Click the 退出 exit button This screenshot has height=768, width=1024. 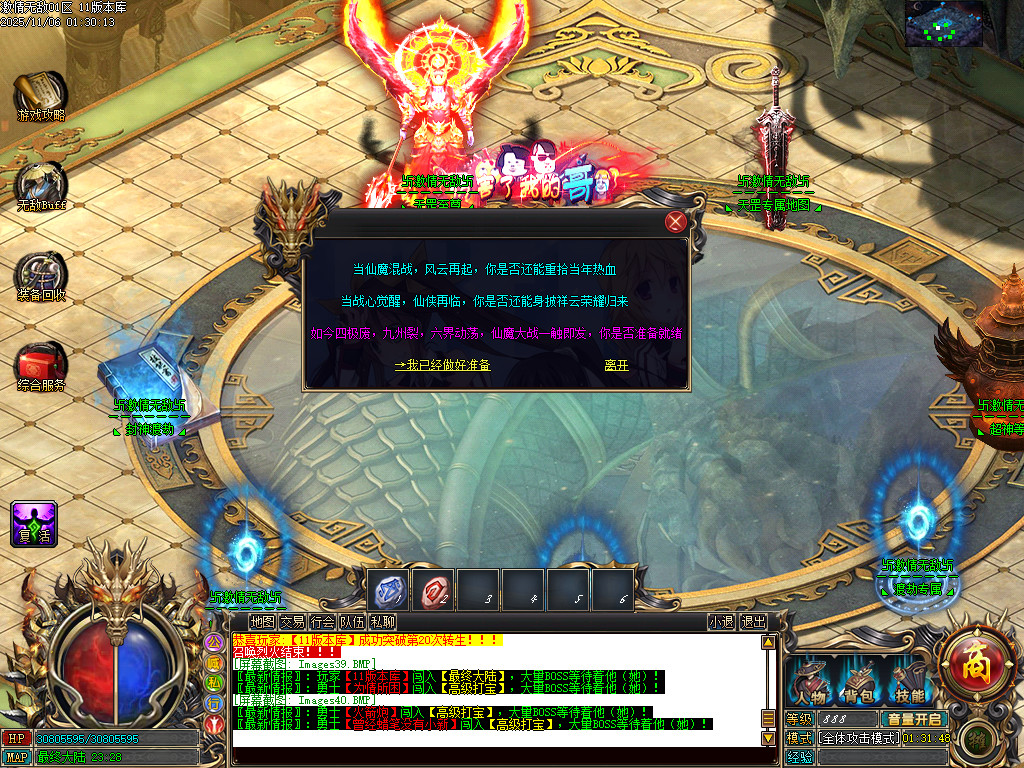pyautogui.click(x=753, y=622)
